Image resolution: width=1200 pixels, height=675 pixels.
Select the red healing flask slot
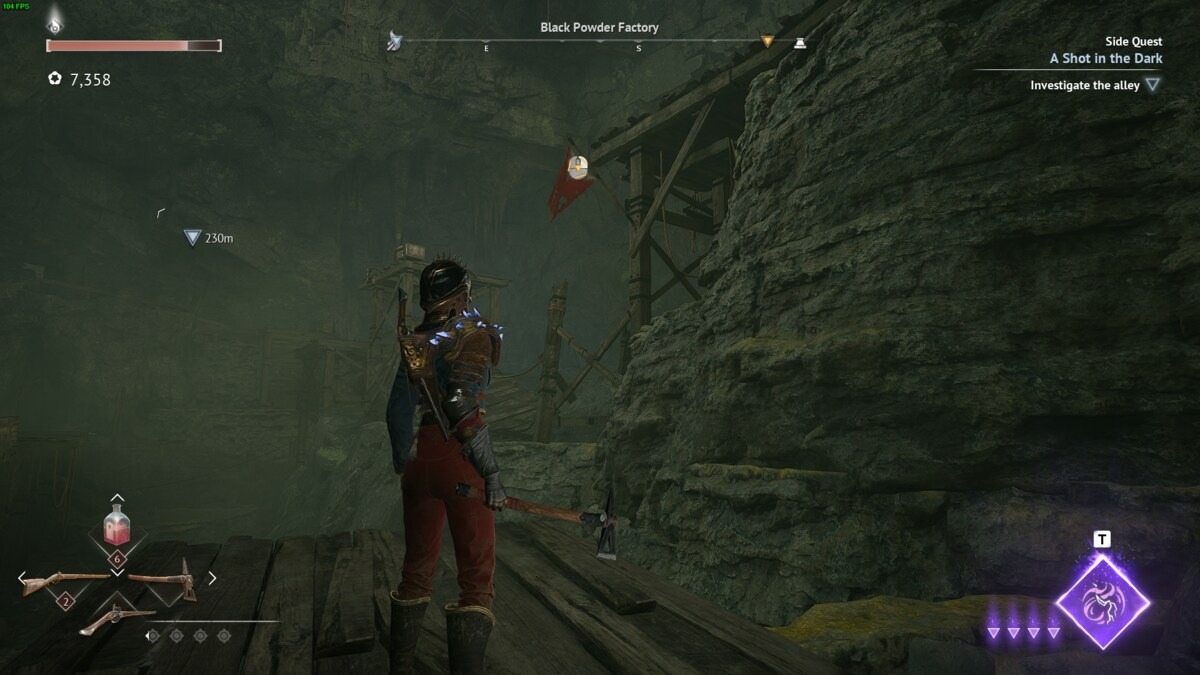(117, 527)
